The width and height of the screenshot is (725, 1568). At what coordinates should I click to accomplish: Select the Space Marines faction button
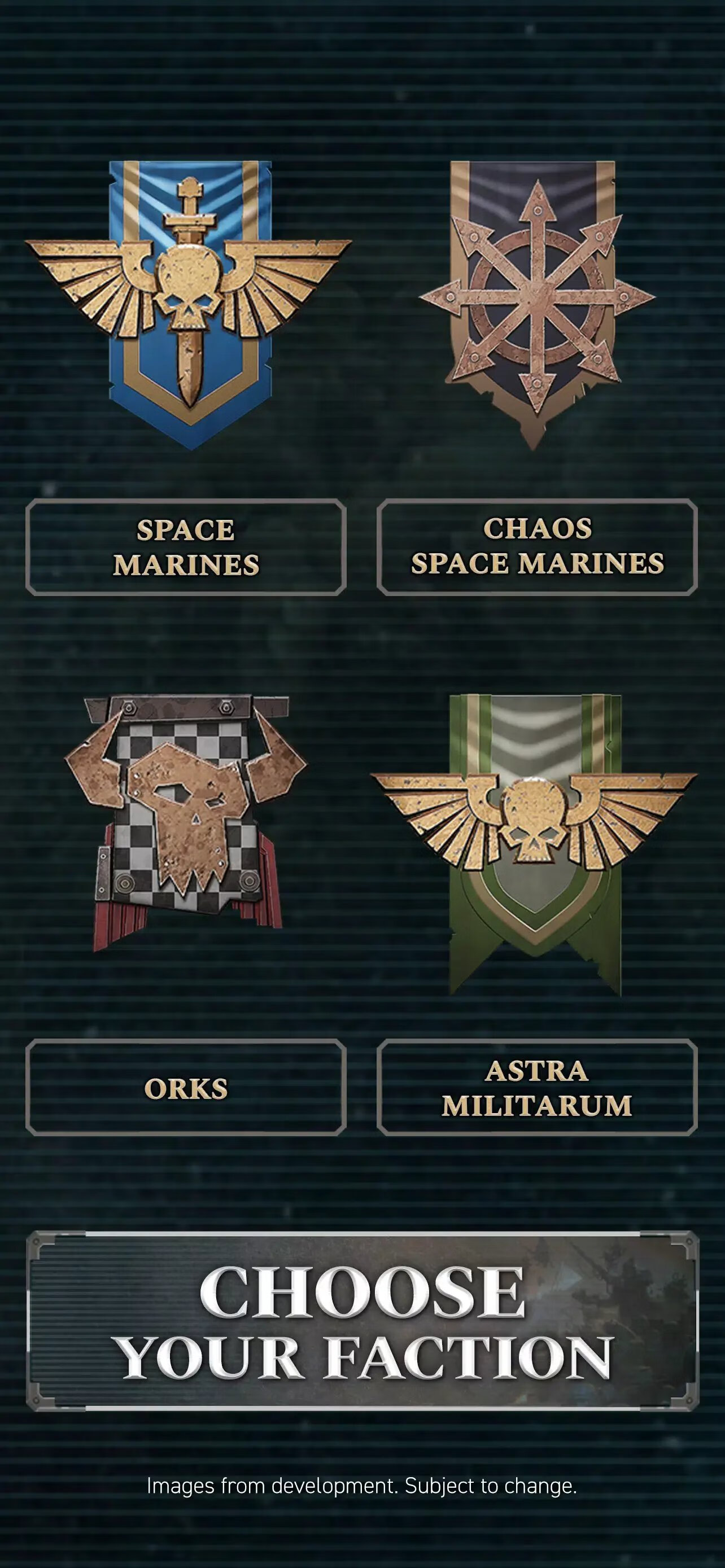186,546
